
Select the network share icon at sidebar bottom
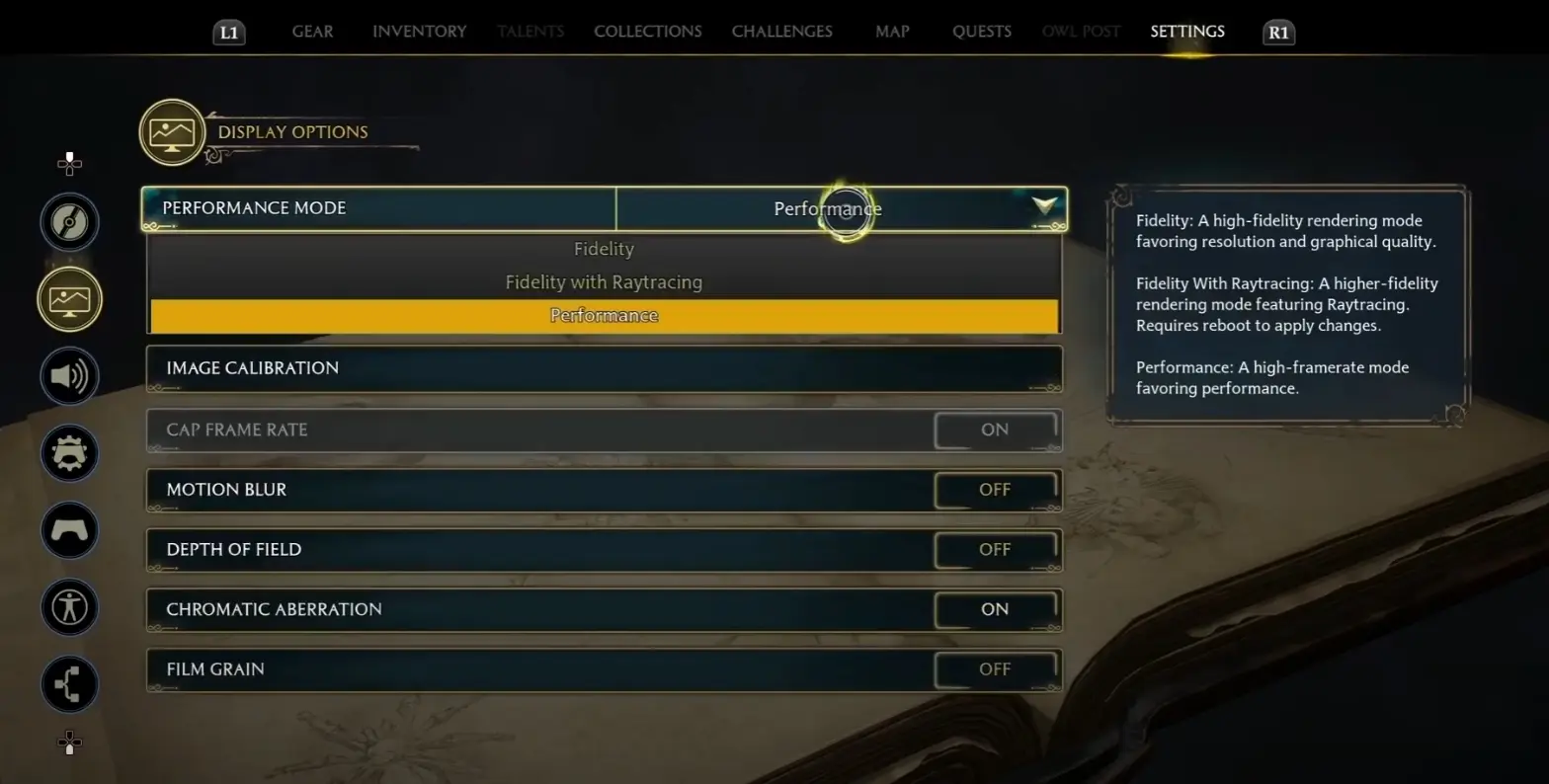coord(69,684)
